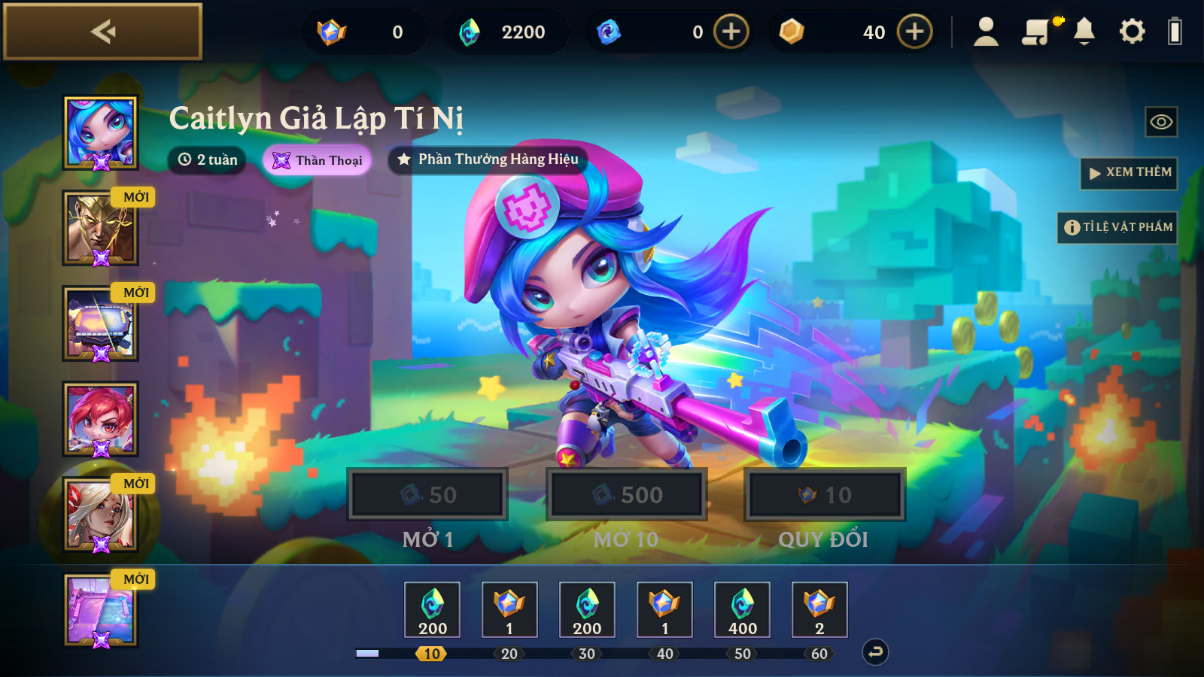Click the XEM THÊM button
This screenshot has width=1204, height=677.
[1128, 173]
